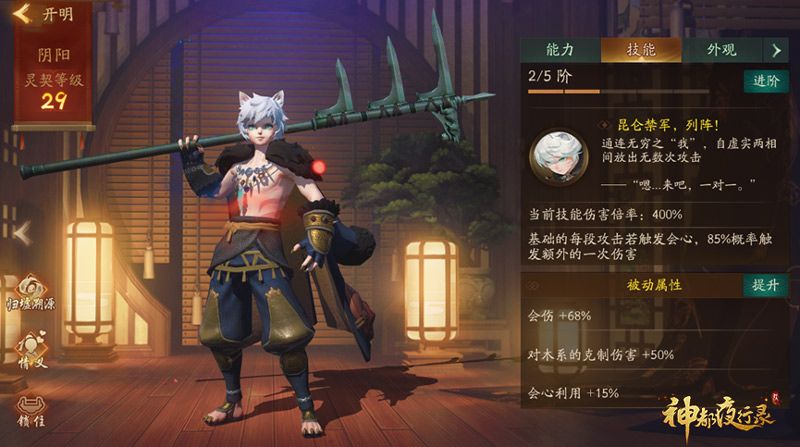Switch to the 能力 tab

click(559, 50)
